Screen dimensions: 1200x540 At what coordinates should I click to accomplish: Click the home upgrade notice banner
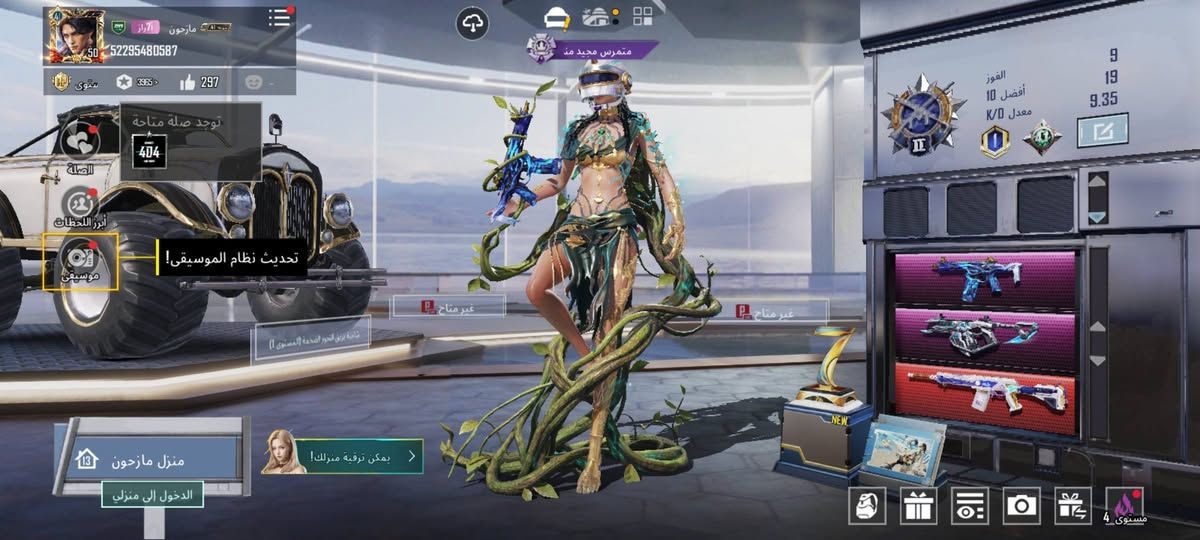[x=343, y=456]
